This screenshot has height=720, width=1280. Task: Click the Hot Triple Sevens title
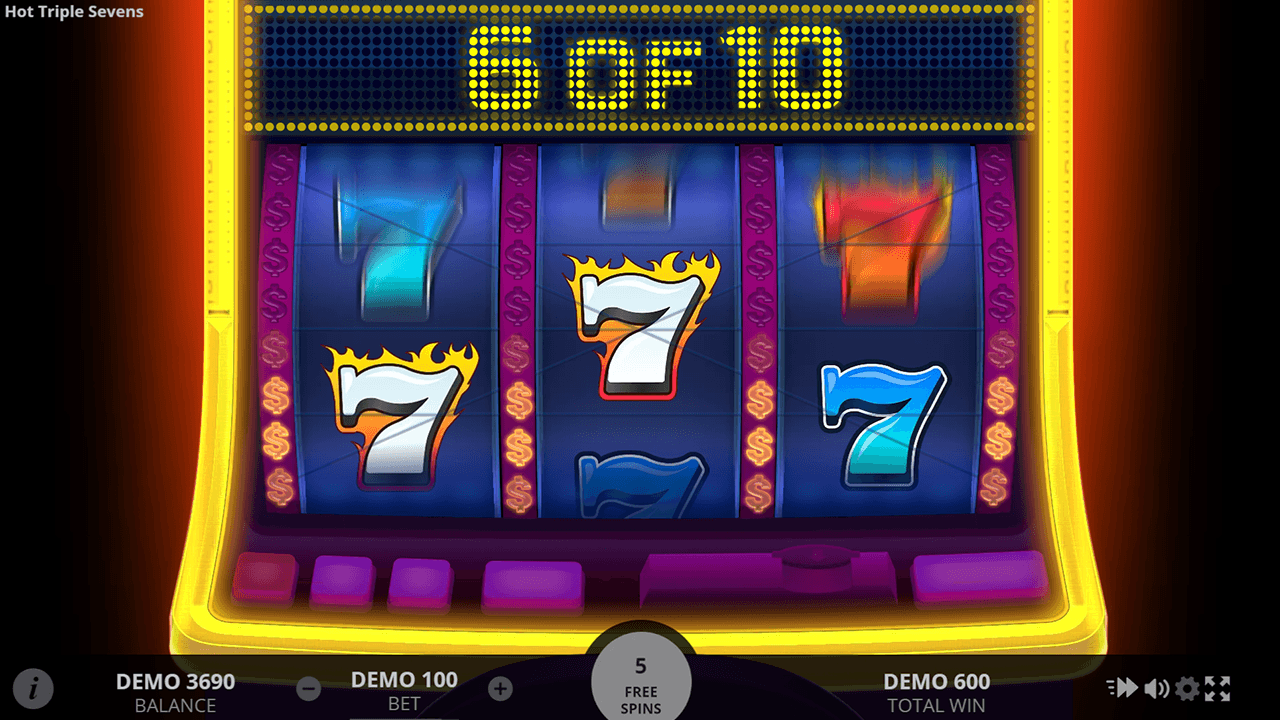coord(73,12)
